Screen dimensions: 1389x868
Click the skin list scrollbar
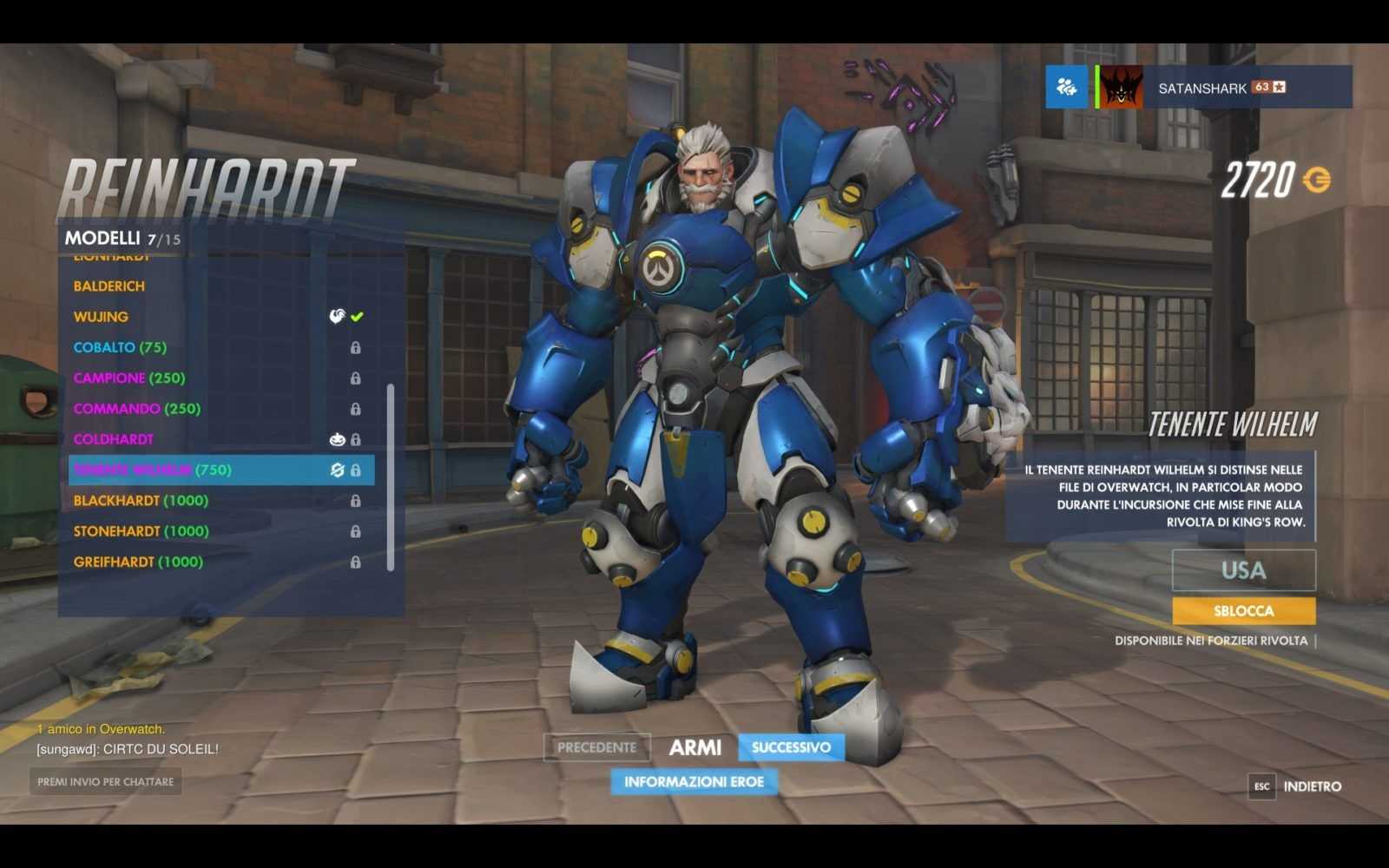click(391, 477)
